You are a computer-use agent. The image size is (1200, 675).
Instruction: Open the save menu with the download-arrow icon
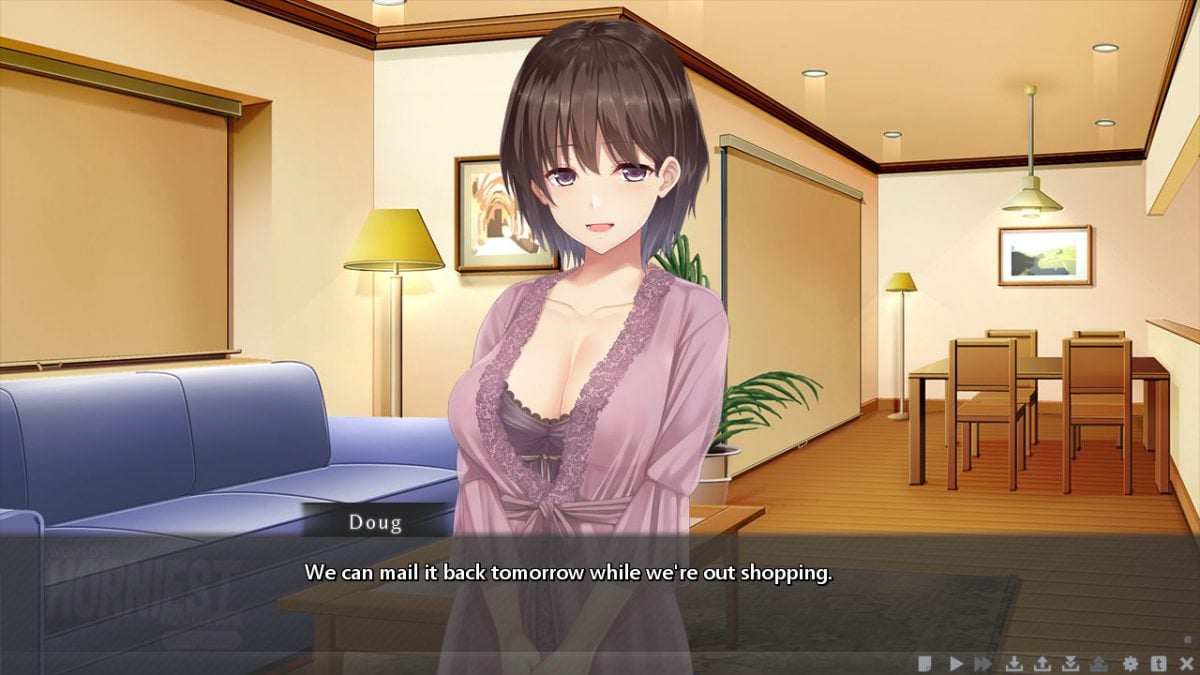pos(1014,662)
